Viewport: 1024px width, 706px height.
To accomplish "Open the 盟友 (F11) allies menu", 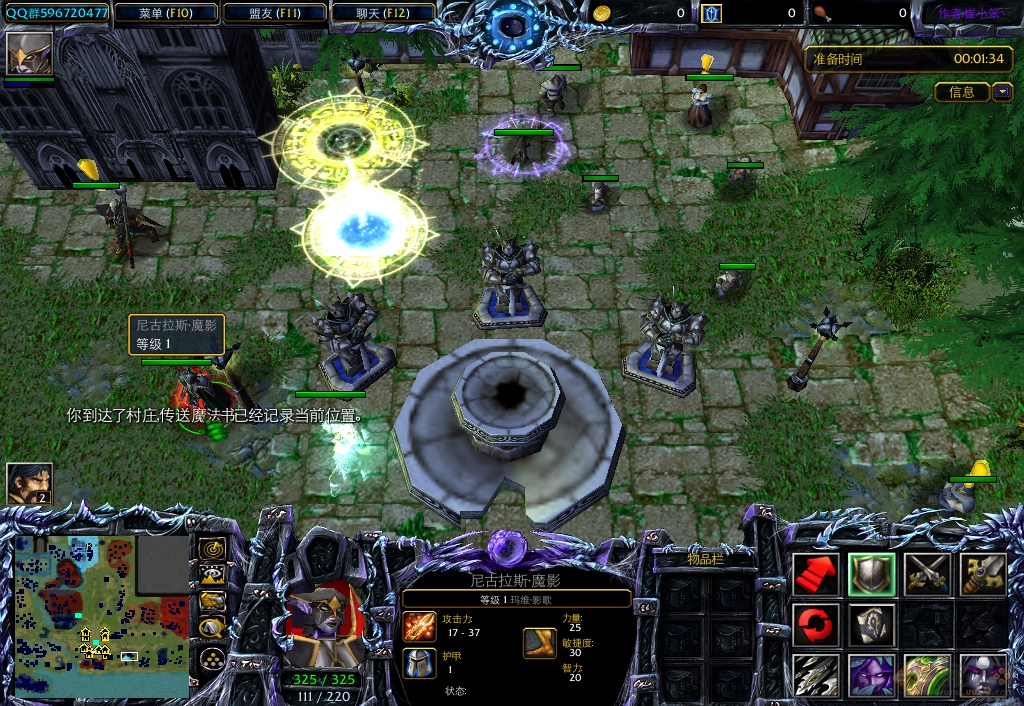I will tap(275, 13).
